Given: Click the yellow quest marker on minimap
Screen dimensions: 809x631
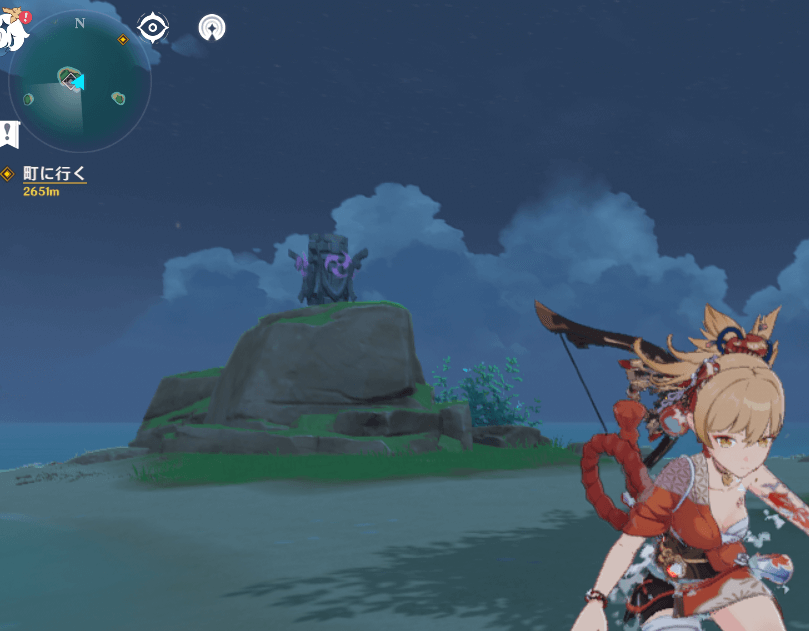Looking at the screenshot, I should [123, 40].
